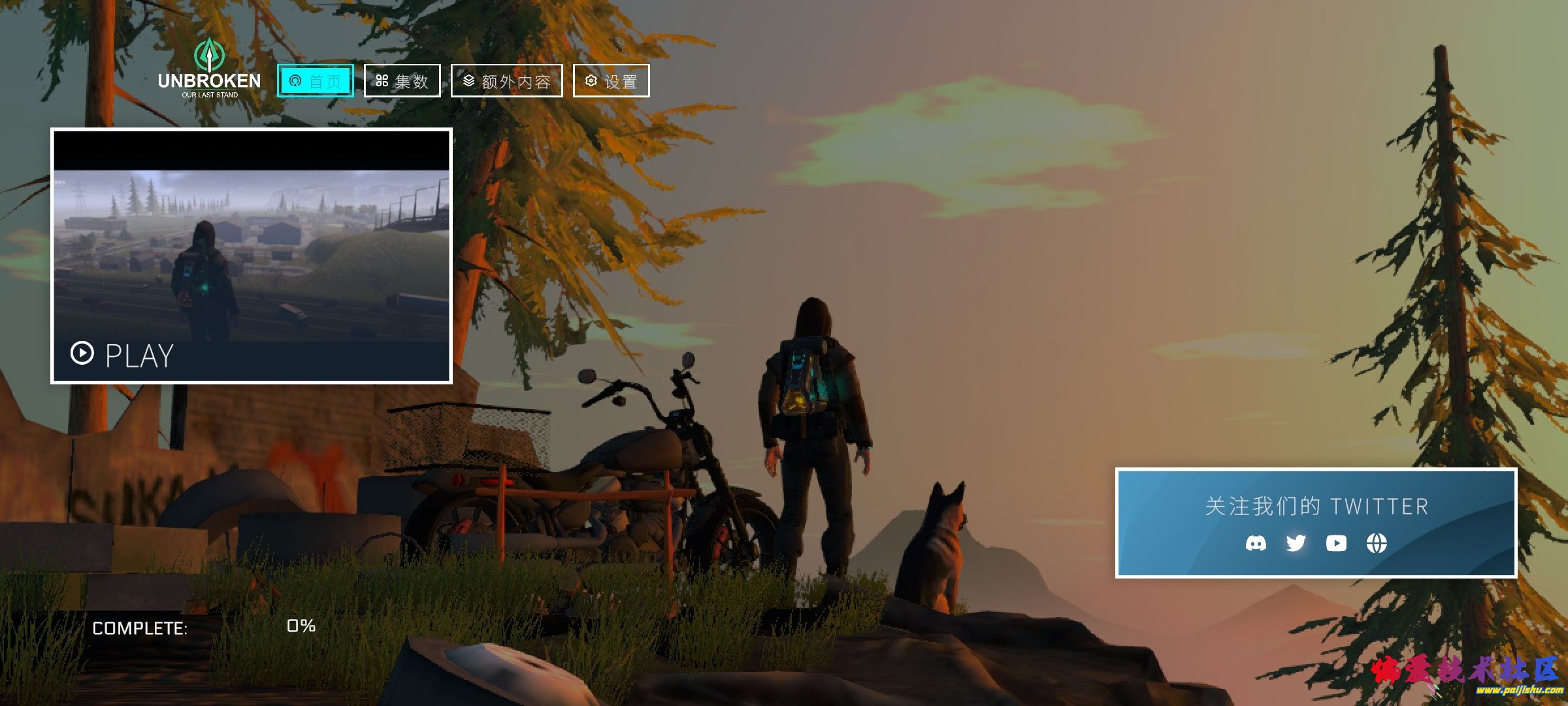Open the Discord link icon

click(x=1255, y=543)
